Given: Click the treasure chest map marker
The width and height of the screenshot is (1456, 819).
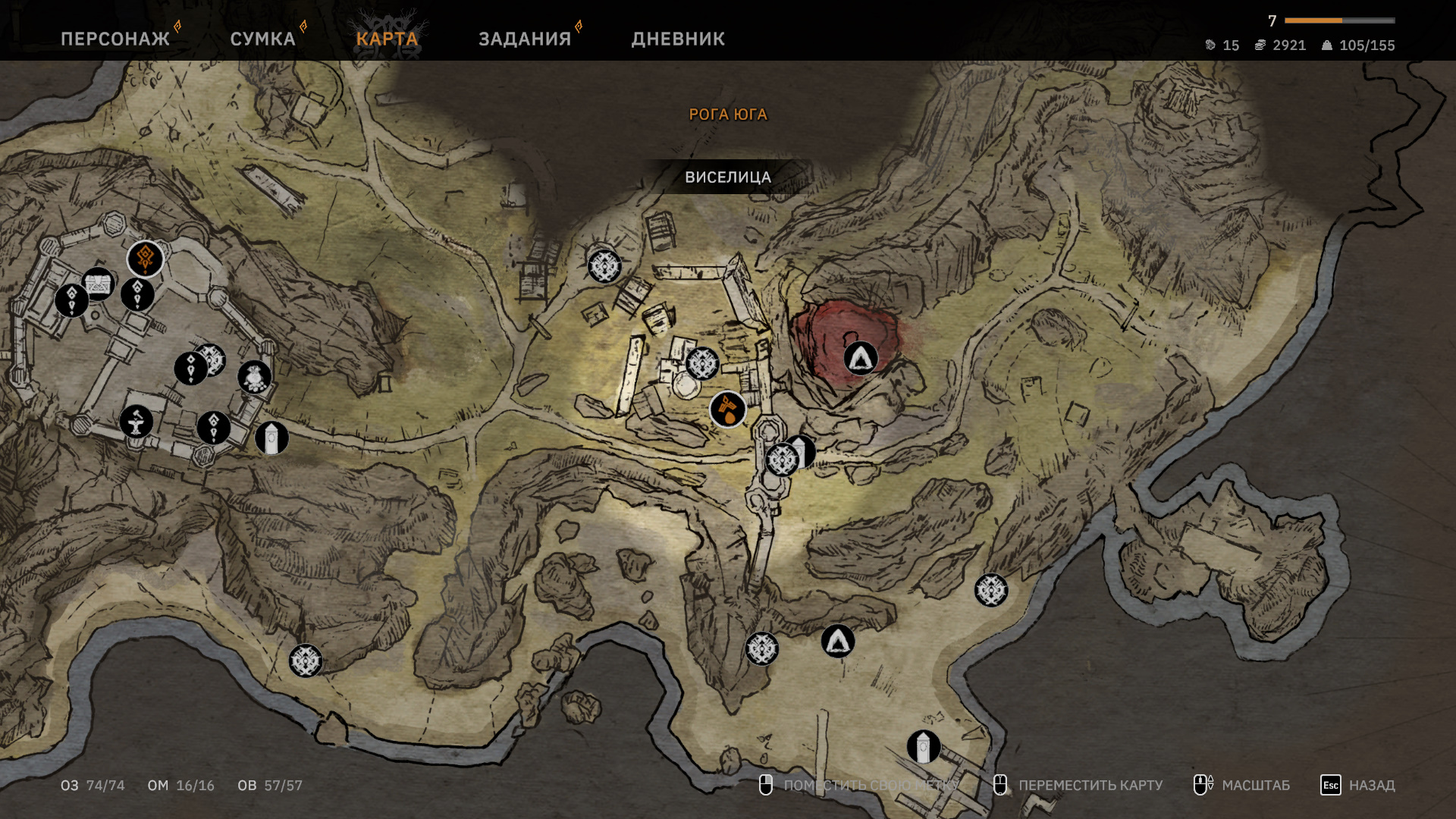Looking at the screenshot, I should 99,284.
